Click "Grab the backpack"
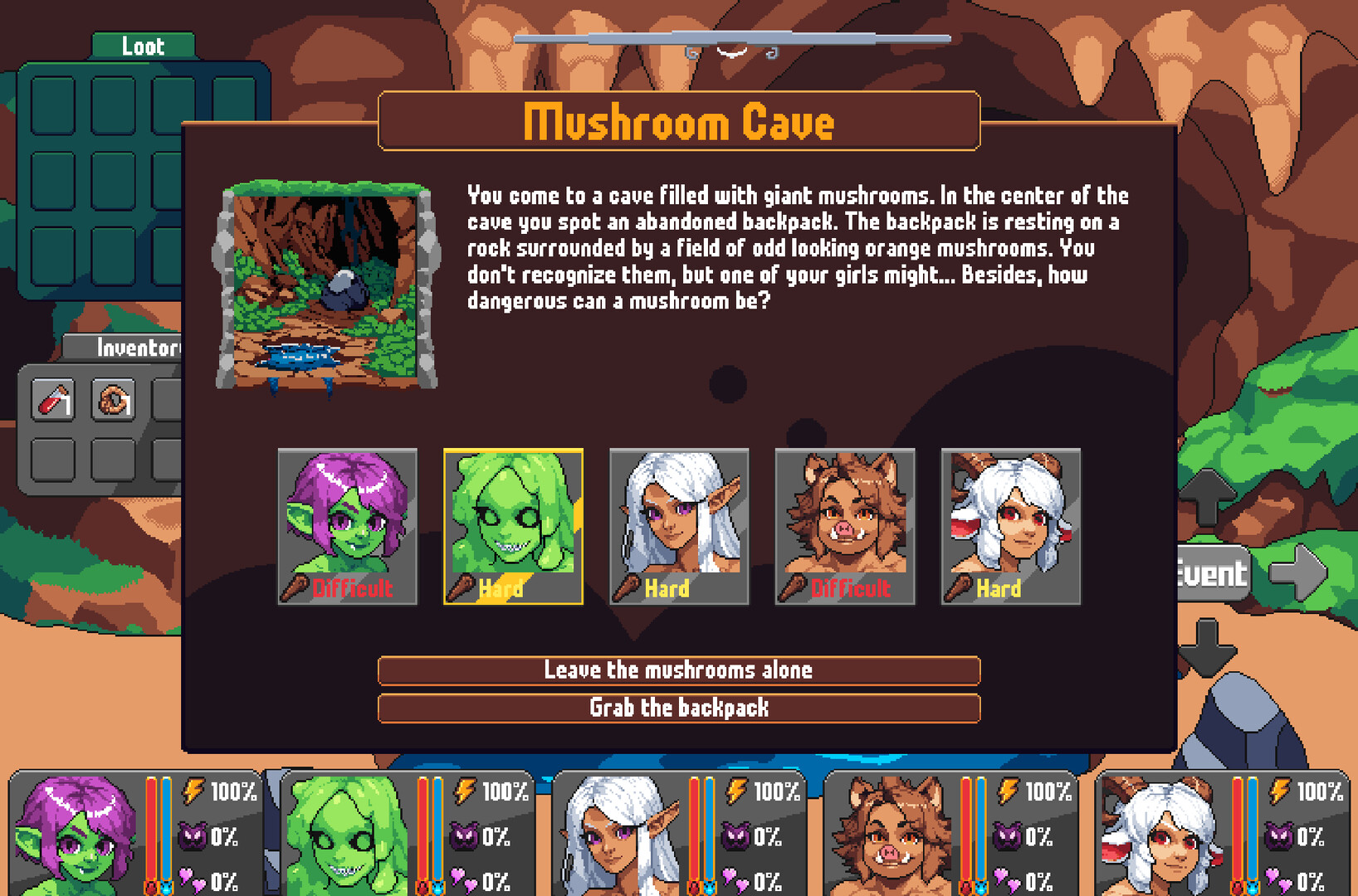The width and height of the screenshot is (1358, 896). point(678,707)
